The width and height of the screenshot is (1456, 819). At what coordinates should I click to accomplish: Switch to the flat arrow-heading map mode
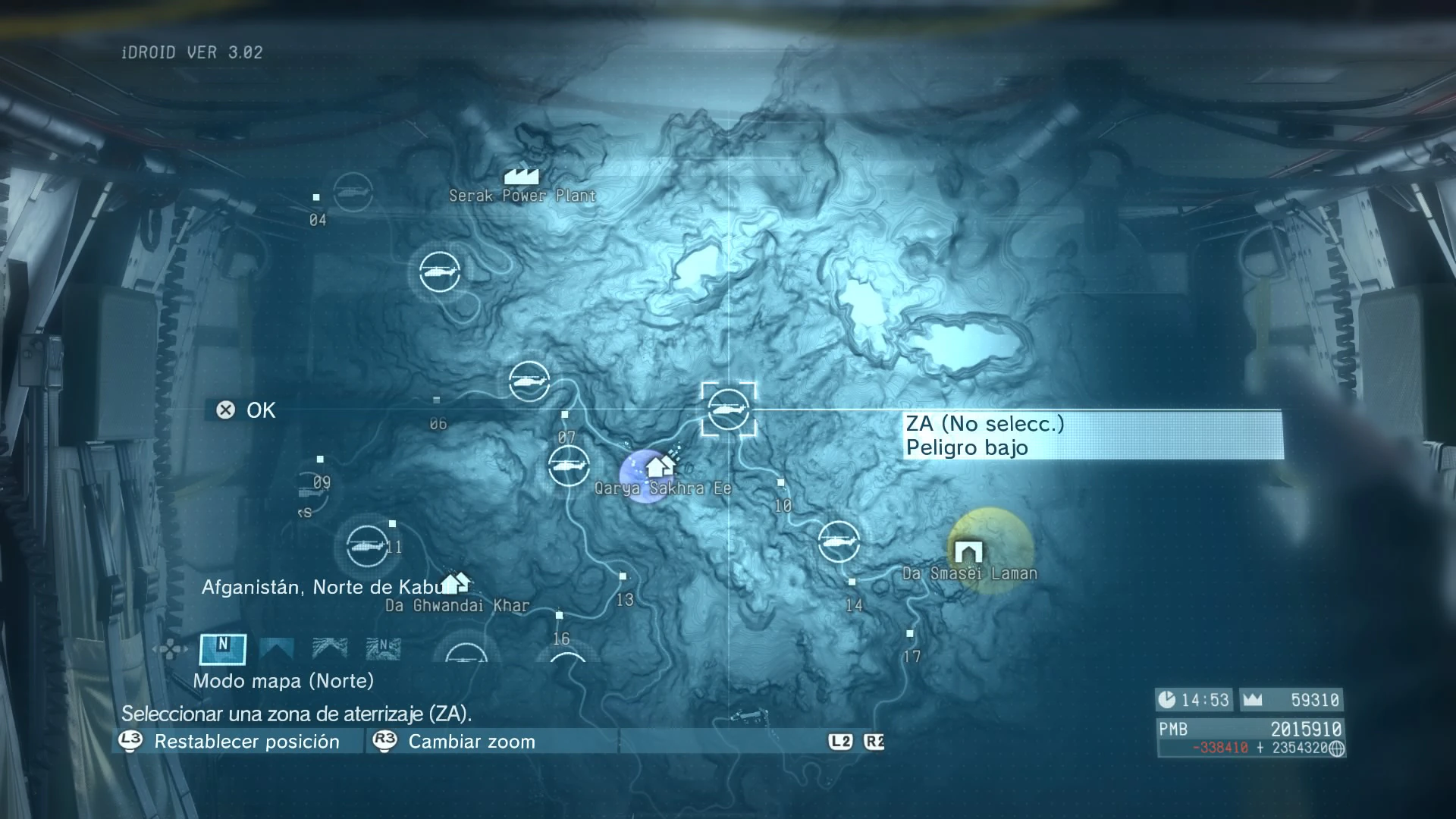pos(277,648)
